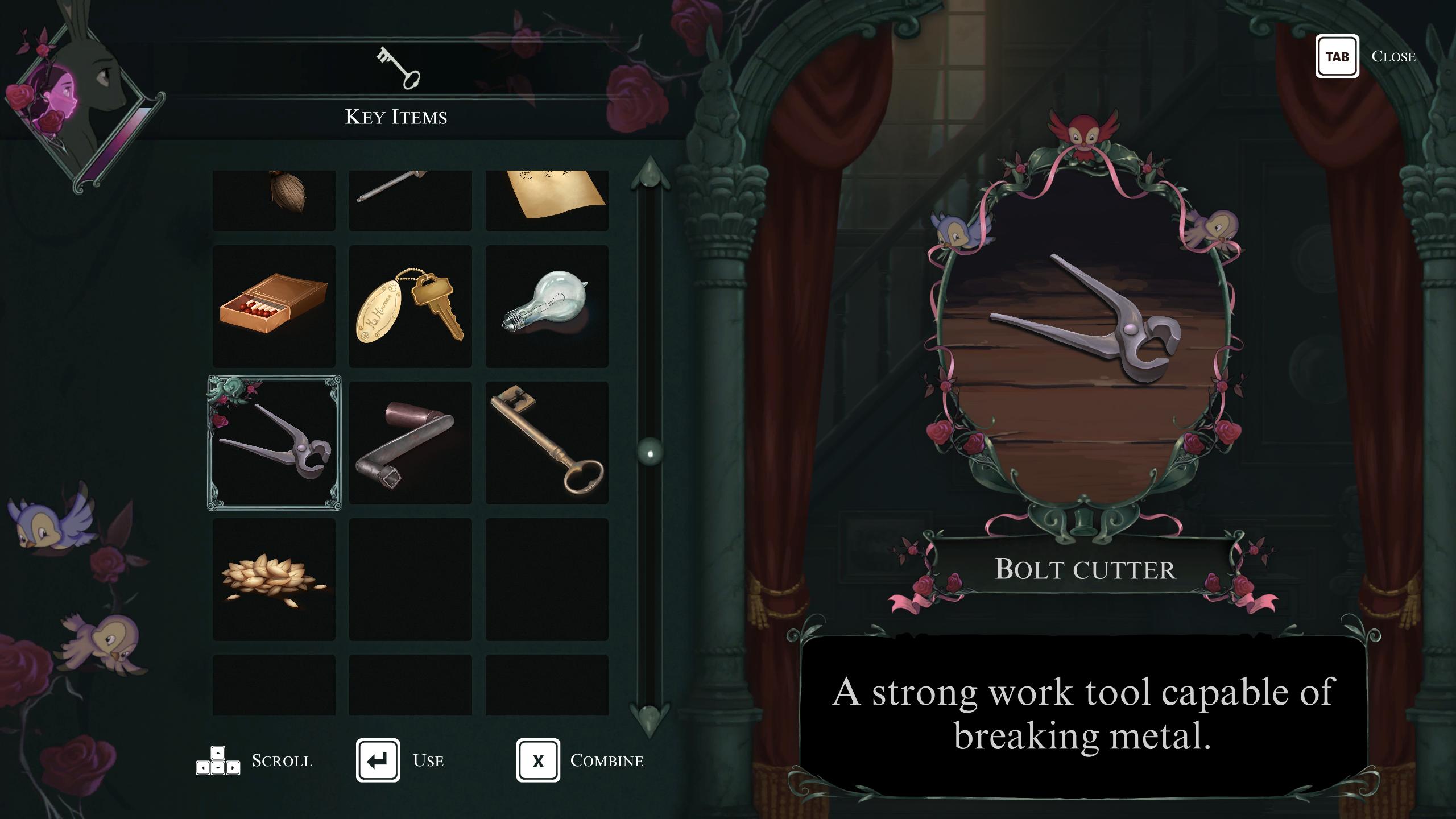Select the matchbox inventory slot
The width and height of the screenshot is (1456, 819).
click(274, 306)
